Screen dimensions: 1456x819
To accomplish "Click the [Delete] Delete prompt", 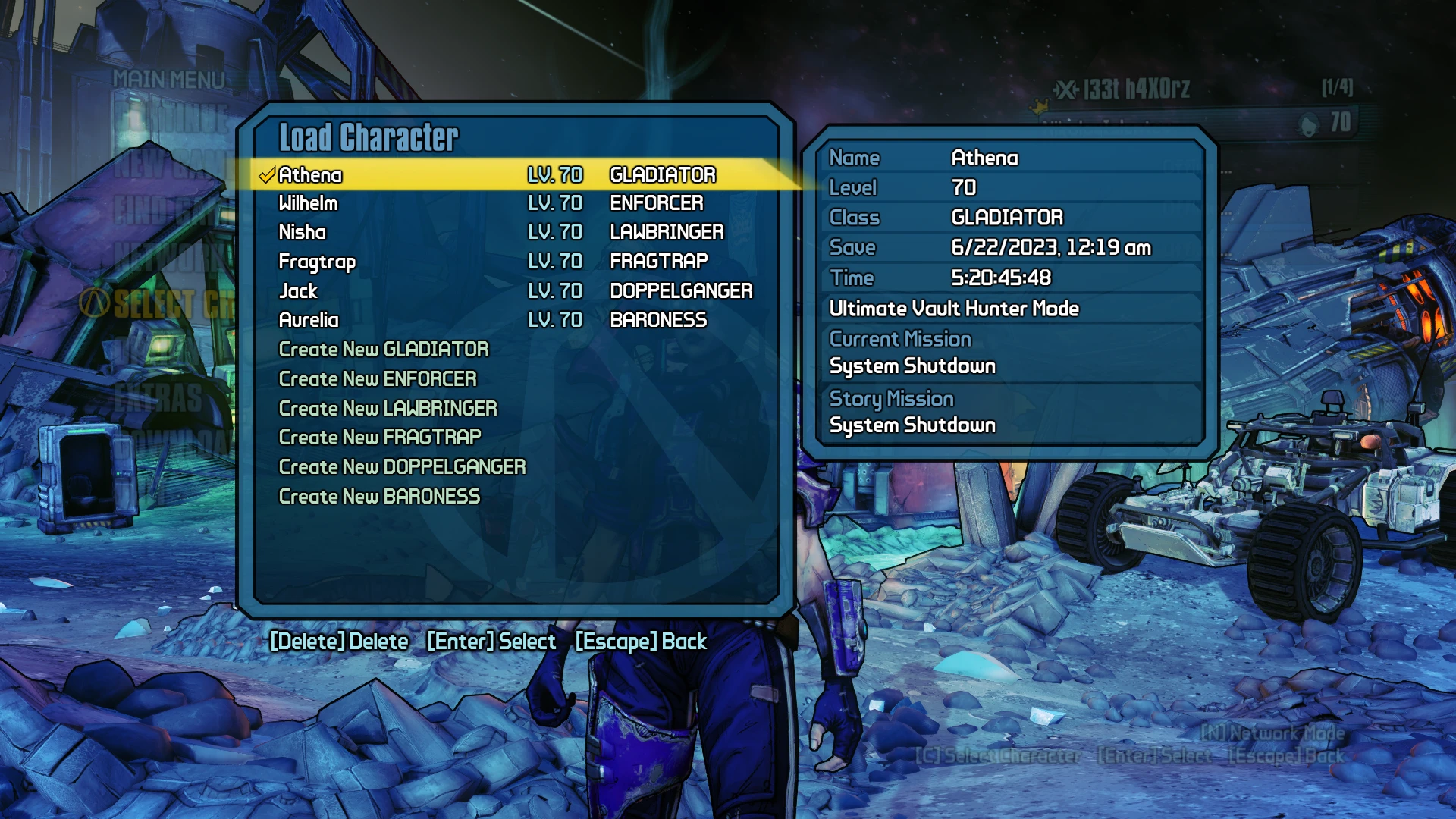I will (x=339, y=641).
